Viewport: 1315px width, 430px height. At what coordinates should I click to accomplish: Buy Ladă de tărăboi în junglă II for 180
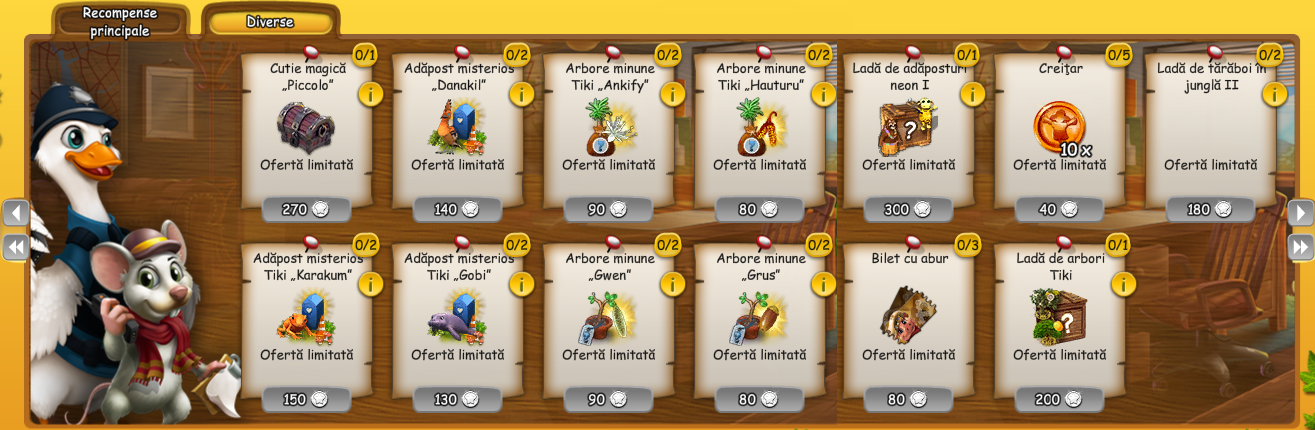pos(1211,209)
